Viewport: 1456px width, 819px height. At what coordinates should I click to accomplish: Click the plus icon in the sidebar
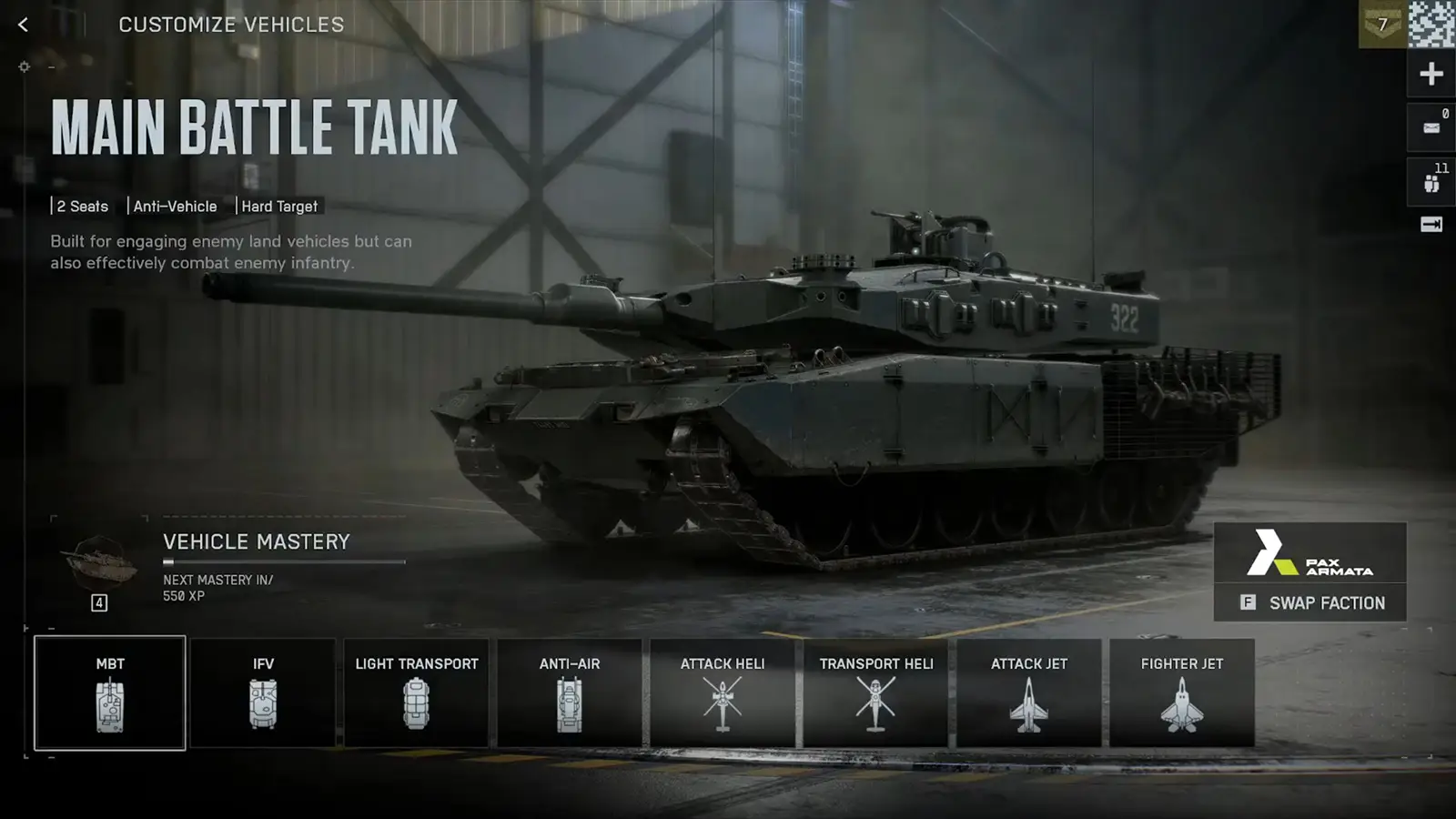pyautogui.click(x=1430, y=73)
